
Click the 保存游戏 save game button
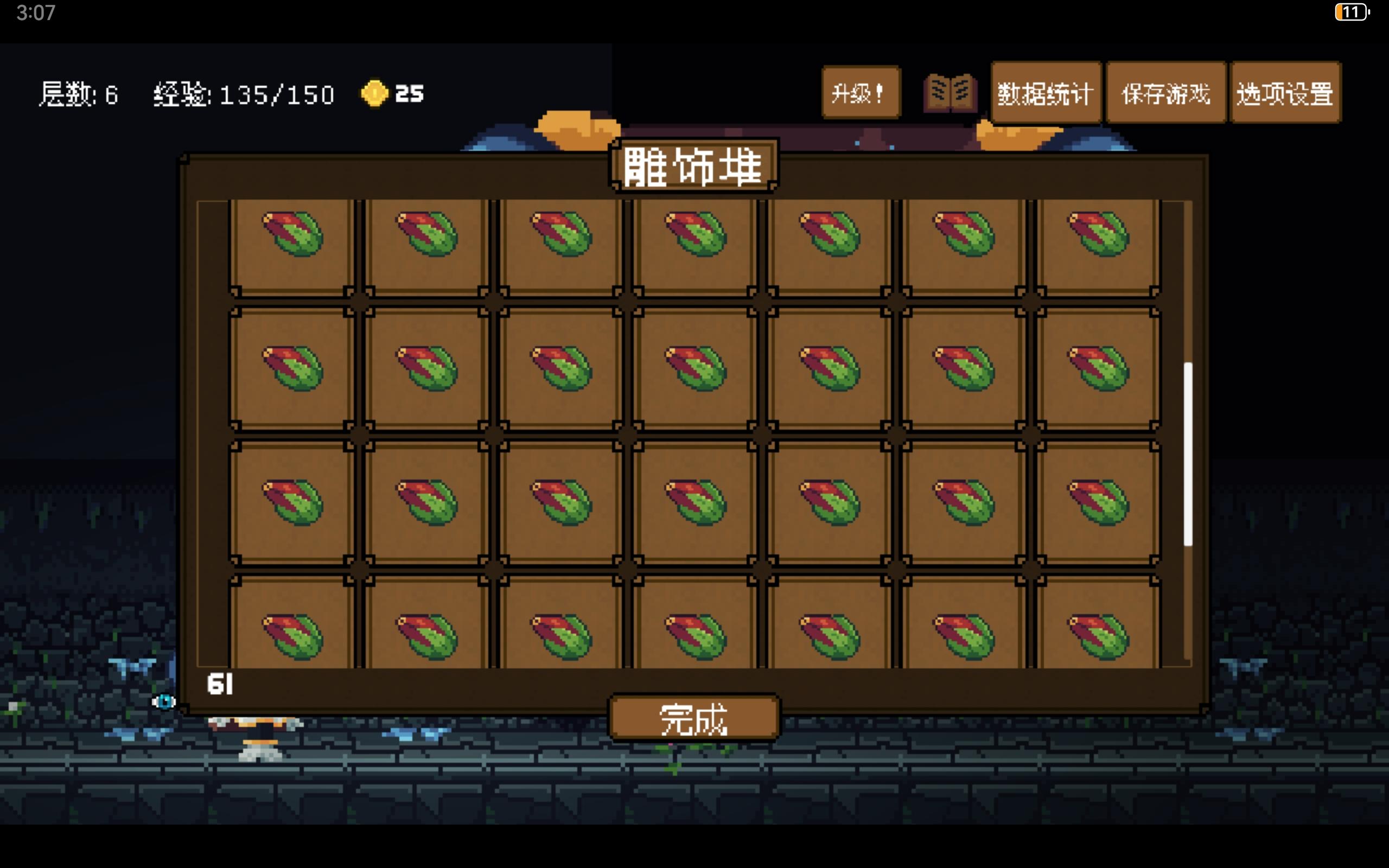coord(1165,93)
